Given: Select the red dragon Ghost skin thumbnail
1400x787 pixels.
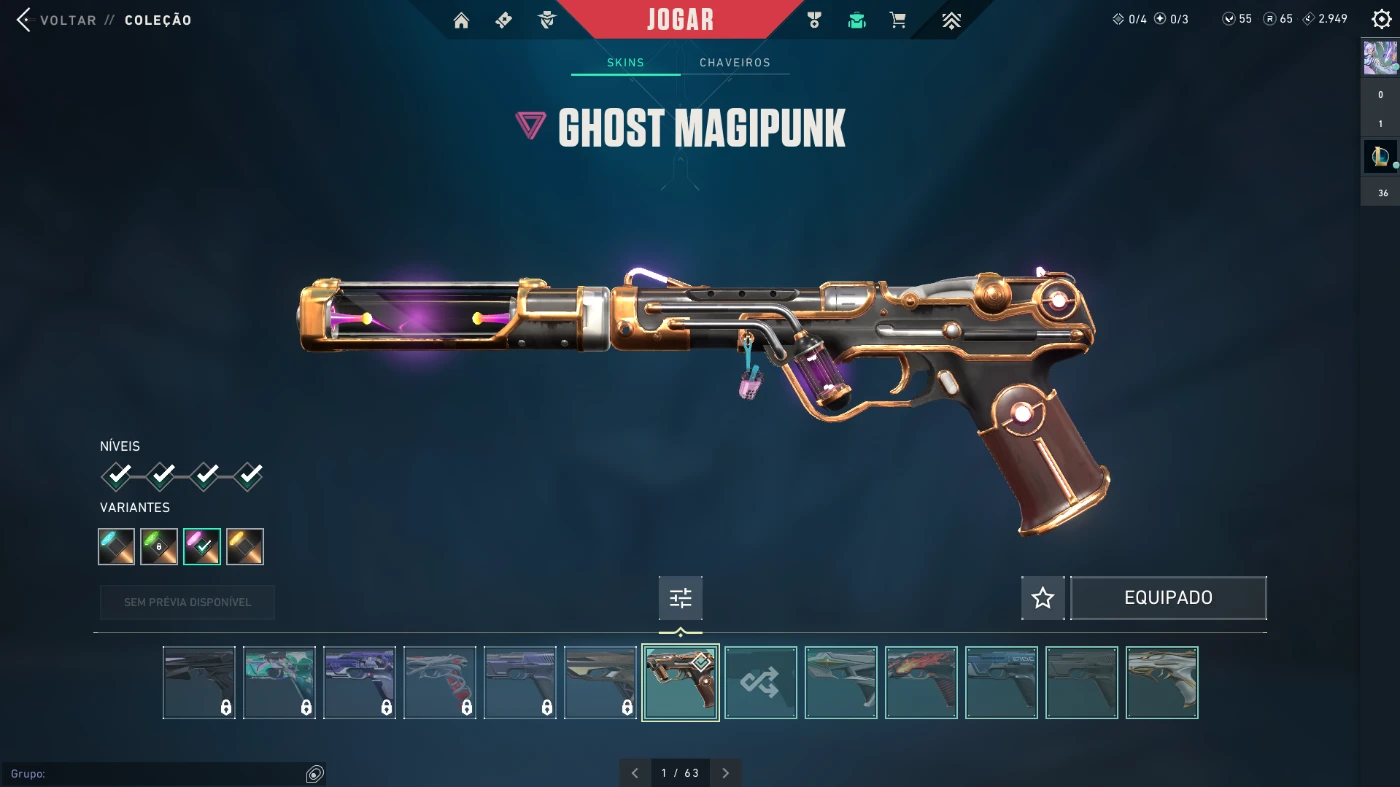Looking at the screenshot, I should 921,683.
